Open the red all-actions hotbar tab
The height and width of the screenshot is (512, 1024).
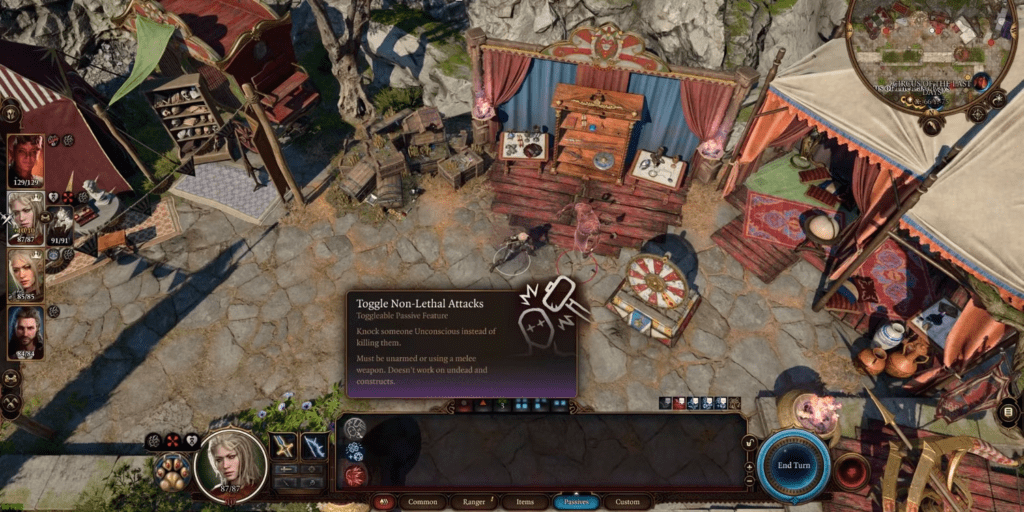click(384, 502)
